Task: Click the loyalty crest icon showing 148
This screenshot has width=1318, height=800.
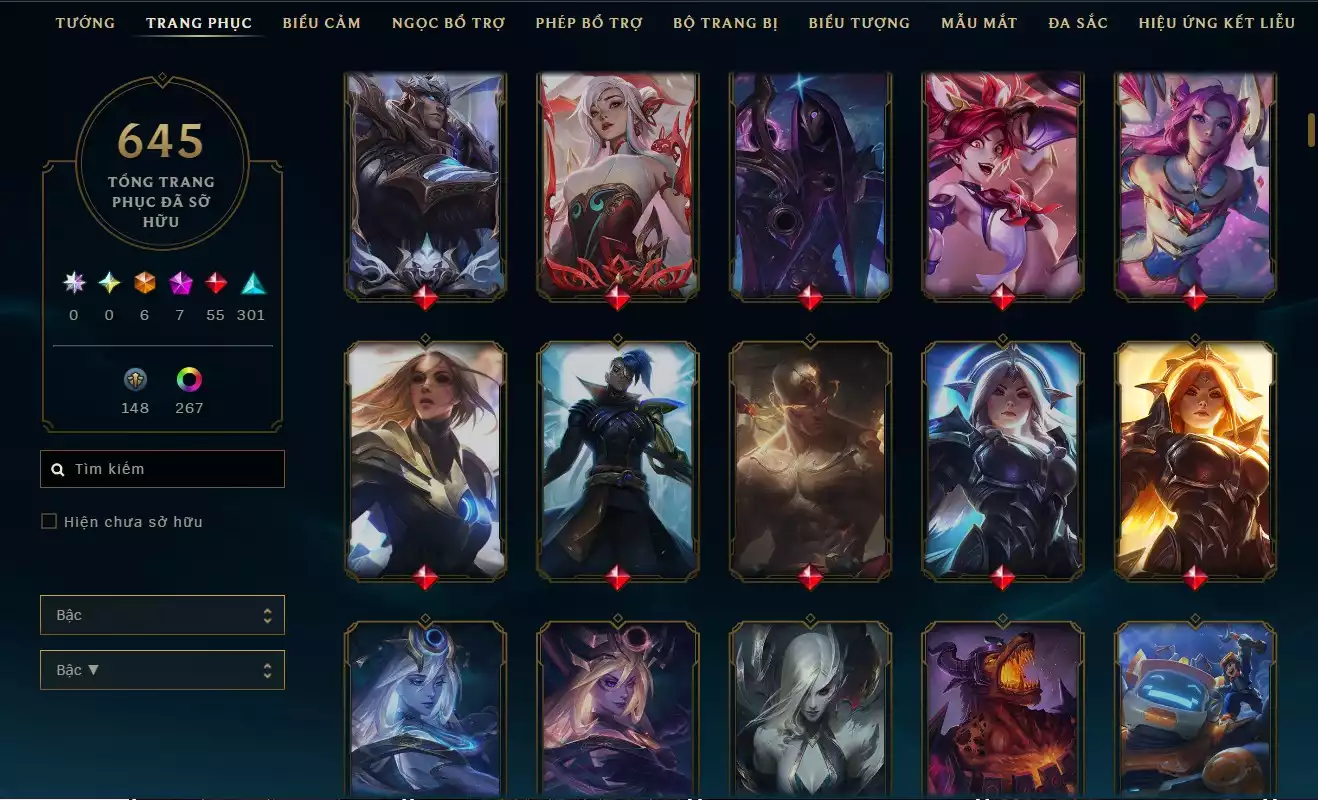Action: 135,381
